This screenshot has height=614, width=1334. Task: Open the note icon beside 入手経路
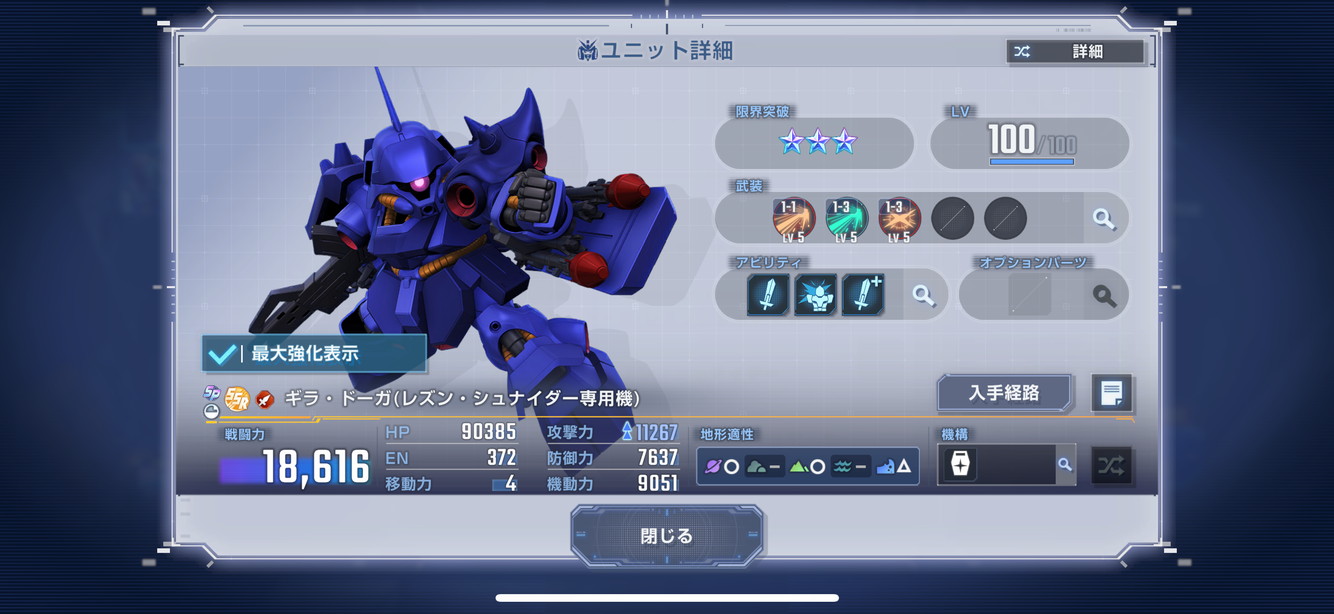pos(1111,393)
